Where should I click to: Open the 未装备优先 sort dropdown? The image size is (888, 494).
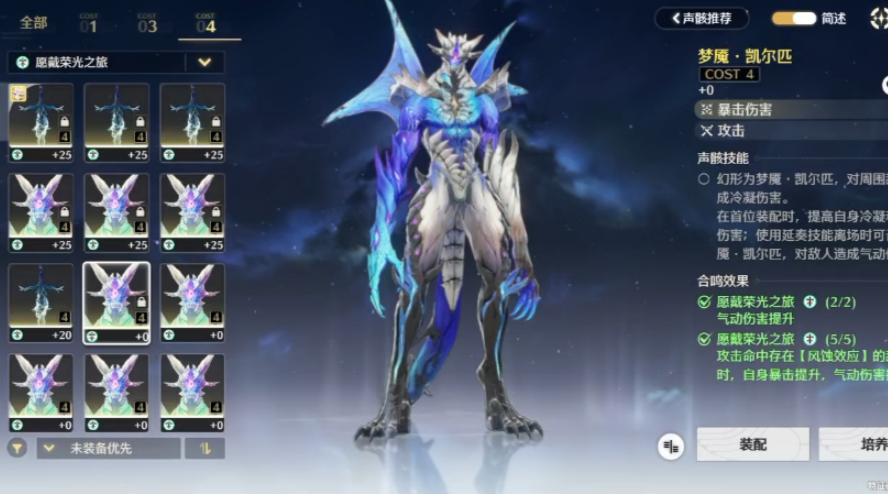point(108,448)
